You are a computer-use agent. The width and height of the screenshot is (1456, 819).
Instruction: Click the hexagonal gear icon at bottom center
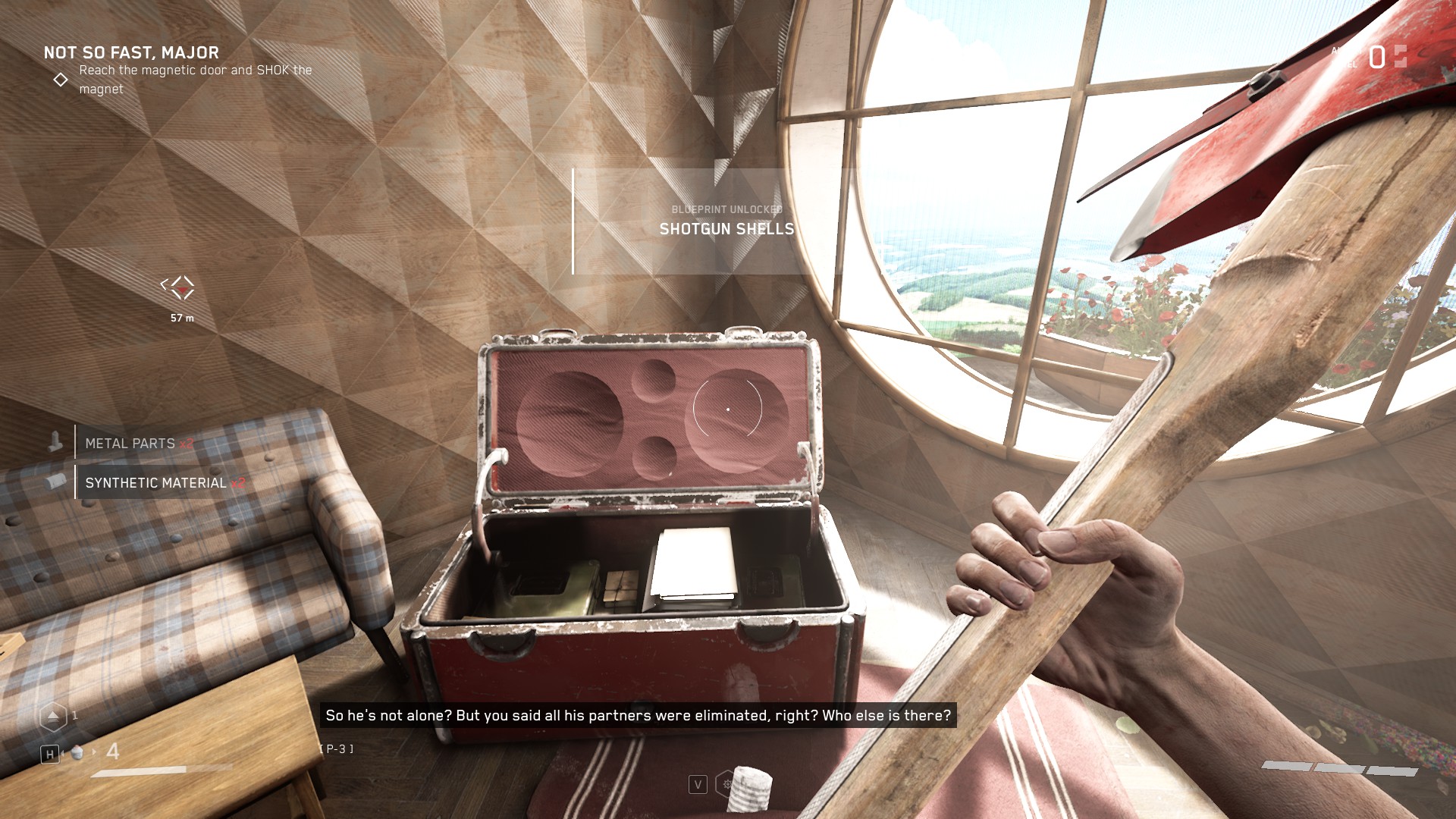coord(726,784)
